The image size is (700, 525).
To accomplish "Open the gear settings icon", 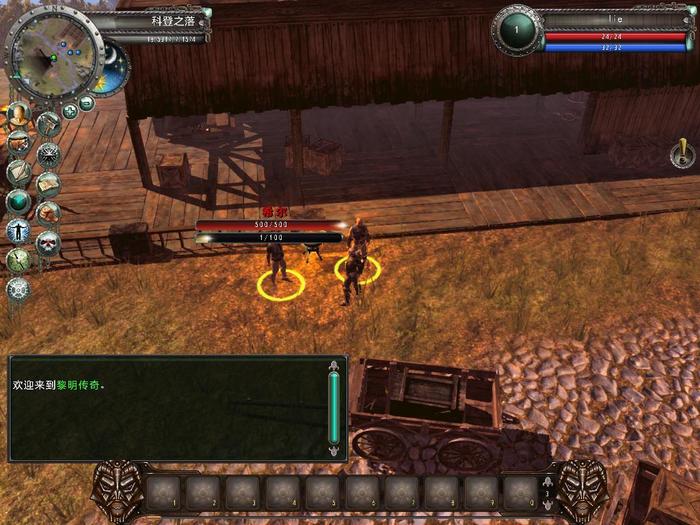I will coord(18,289).
